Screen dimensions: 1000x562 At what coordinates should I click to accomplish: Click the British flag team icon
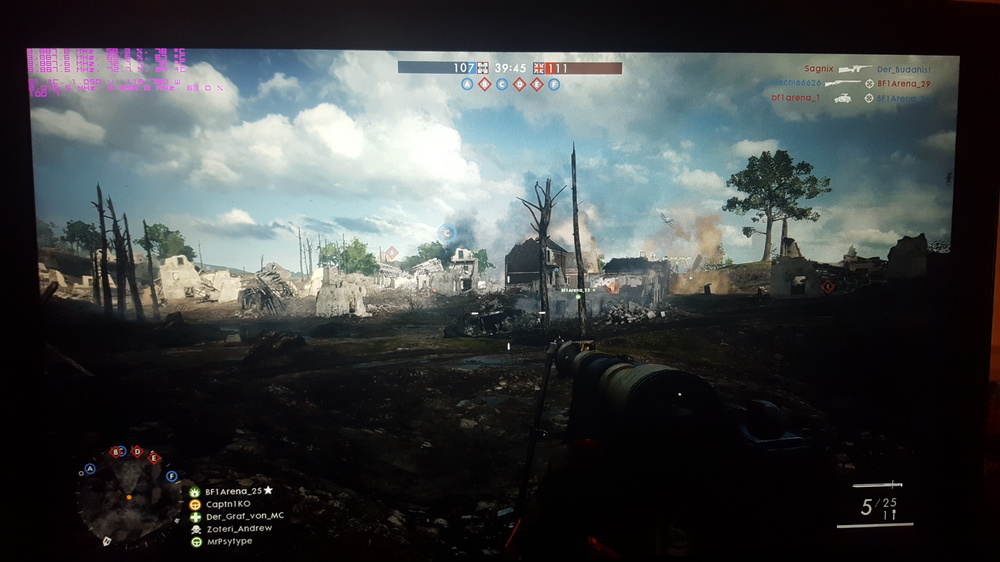539,68
